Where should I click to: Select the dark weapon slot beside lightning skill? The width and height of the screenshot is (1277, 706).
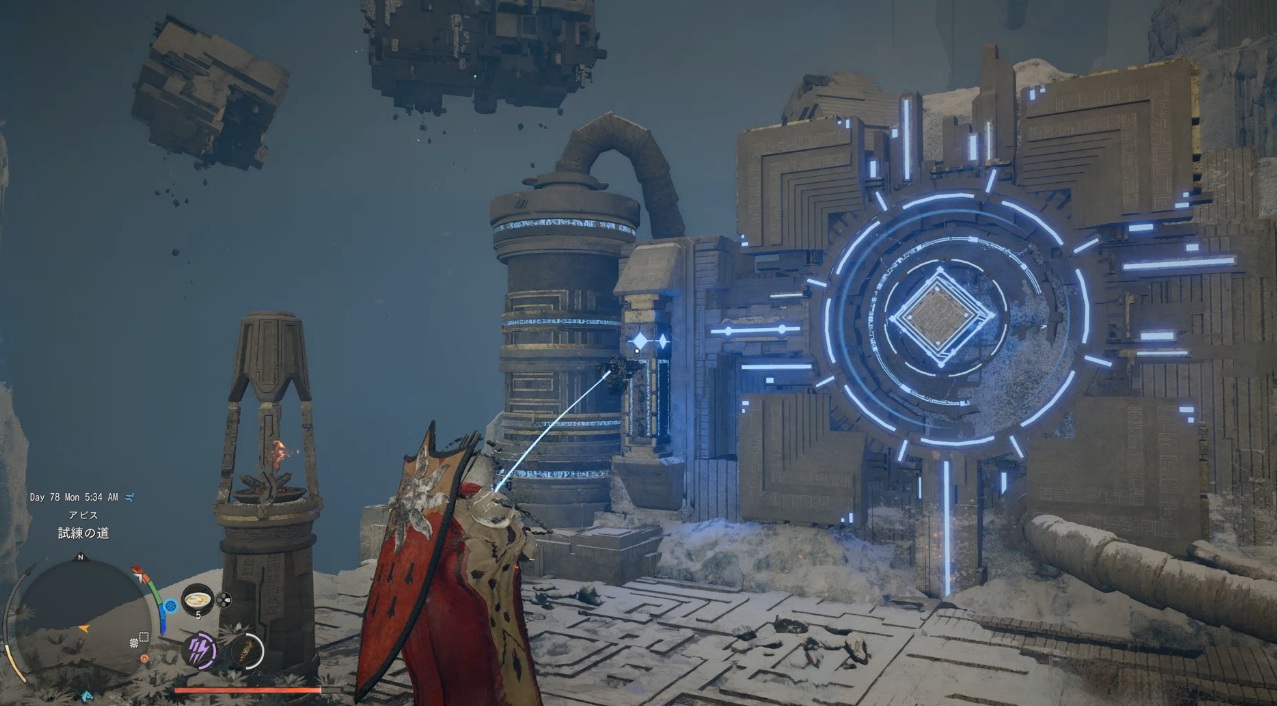tap(245, 651)
